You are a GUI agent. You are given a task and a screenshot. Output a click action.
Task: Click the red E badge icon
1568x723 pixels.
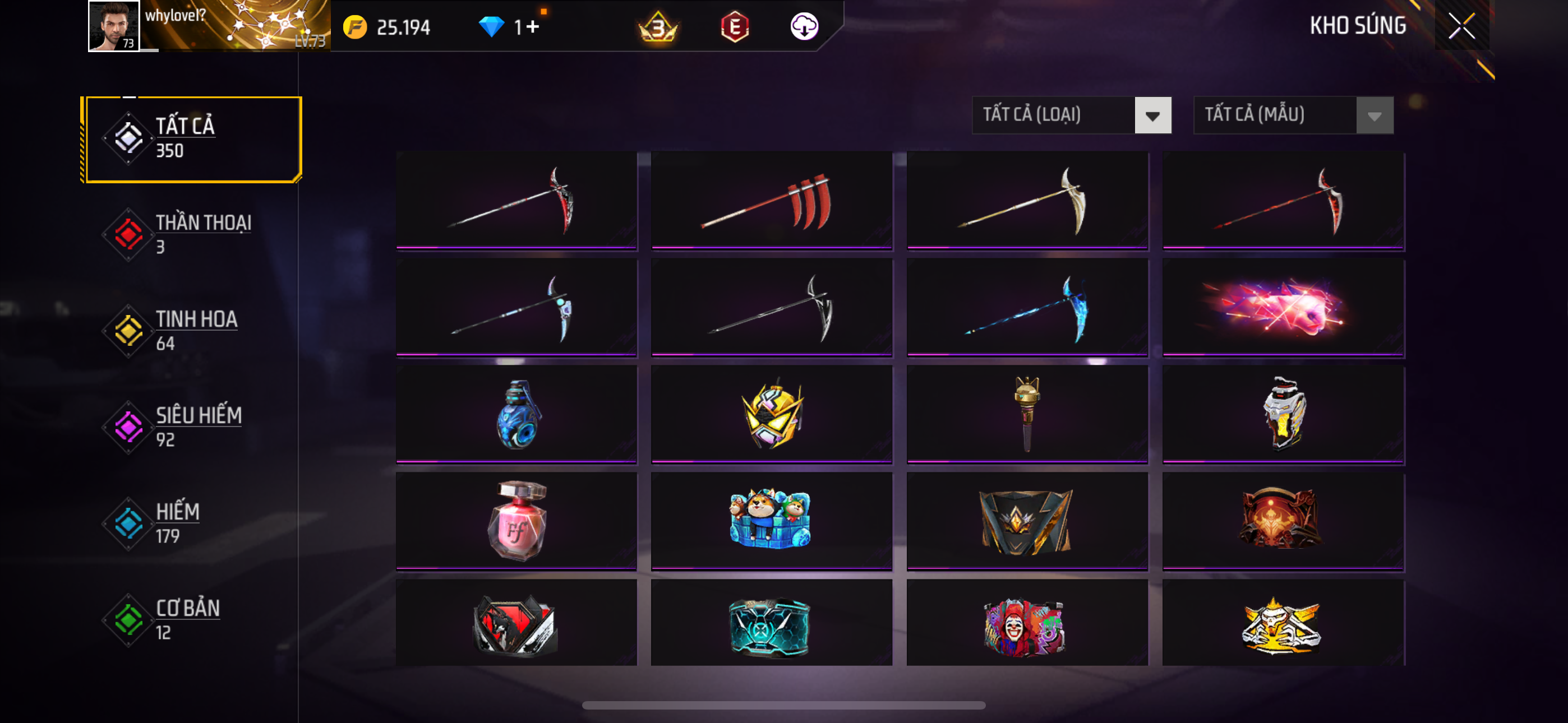734,27
